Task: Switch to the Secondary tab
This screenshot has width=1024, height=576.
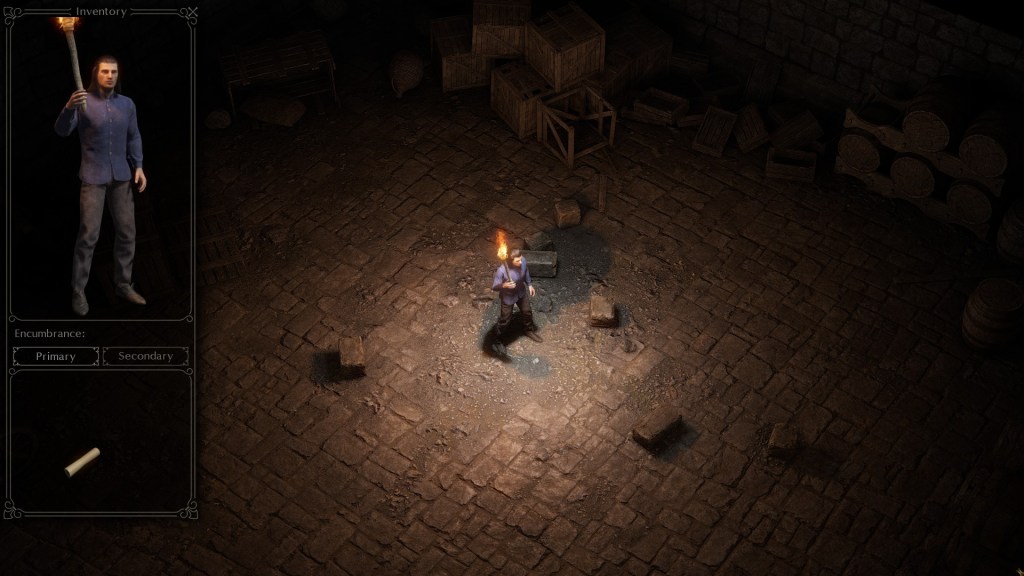Action: click(146, 356)
